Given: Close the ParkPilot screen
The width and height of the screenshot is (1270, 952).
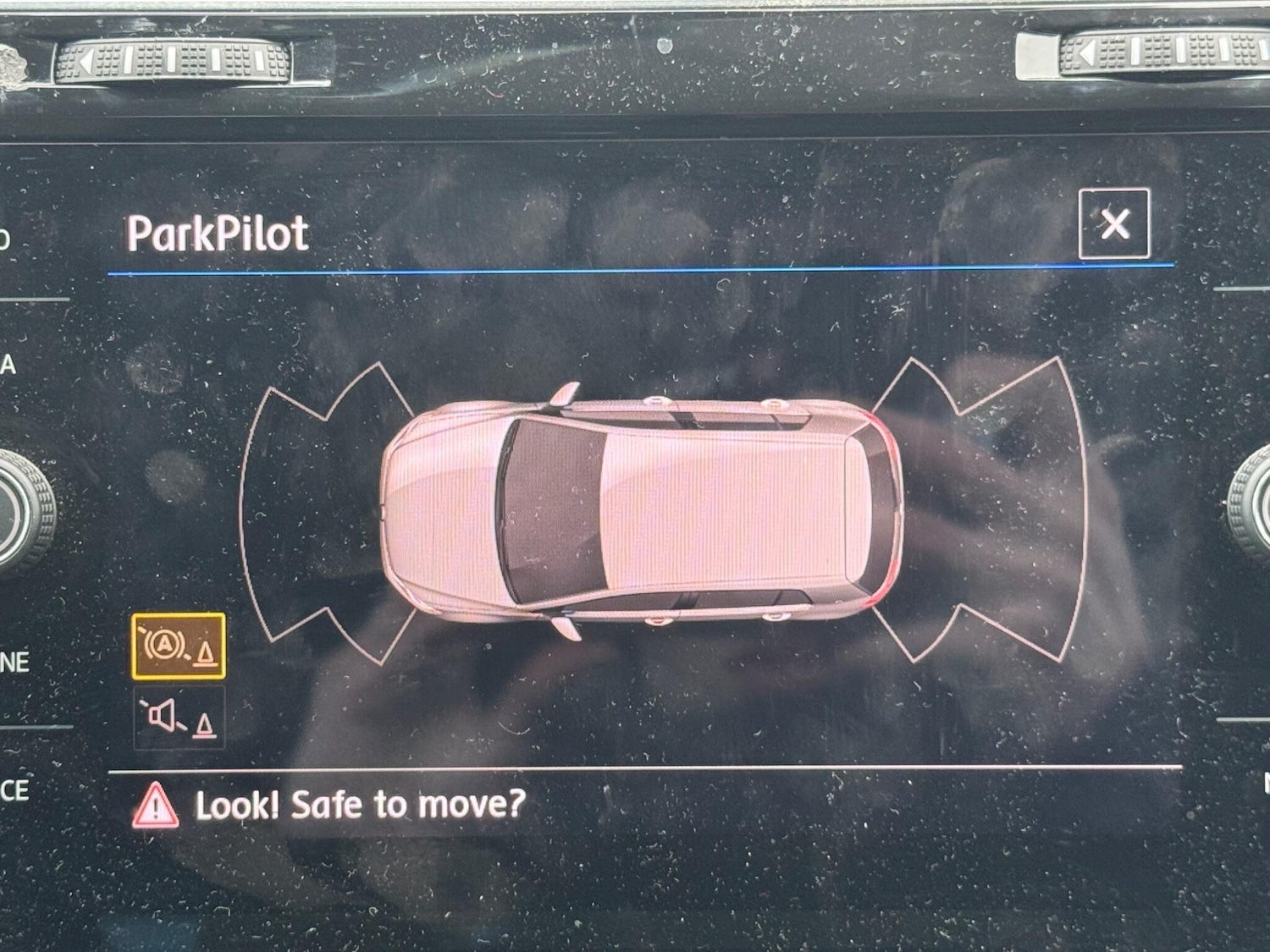Looking at the screenshot, I should [x=1114, y=224].
